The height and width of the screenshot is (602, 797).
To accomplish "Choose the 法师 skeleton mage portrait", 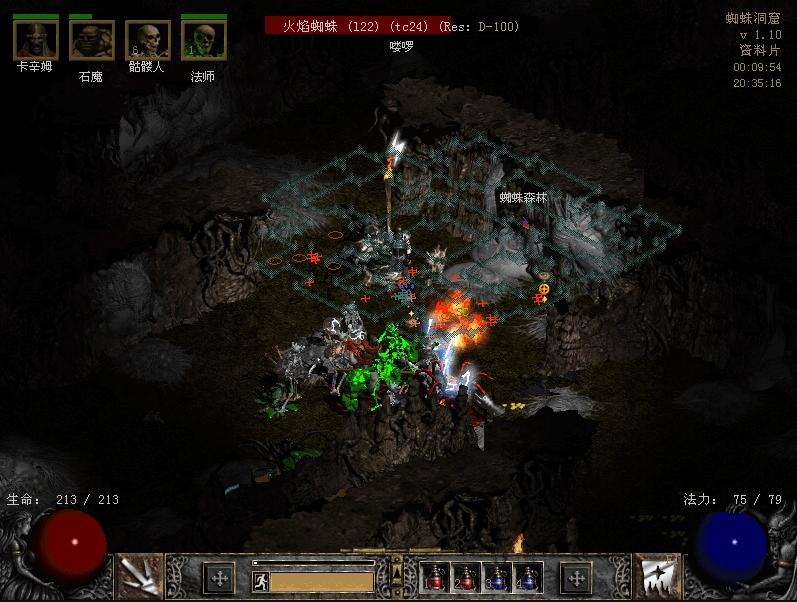I will pos(203,40).
